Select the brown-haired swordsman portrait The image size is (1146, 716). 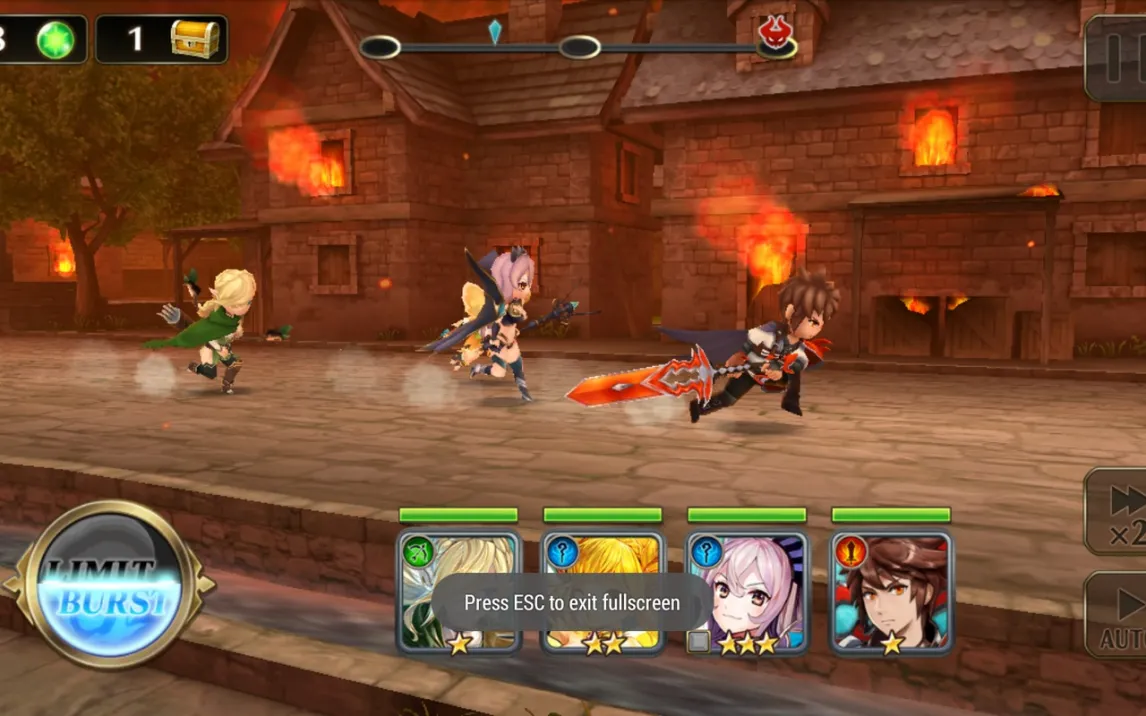(891, 591)
